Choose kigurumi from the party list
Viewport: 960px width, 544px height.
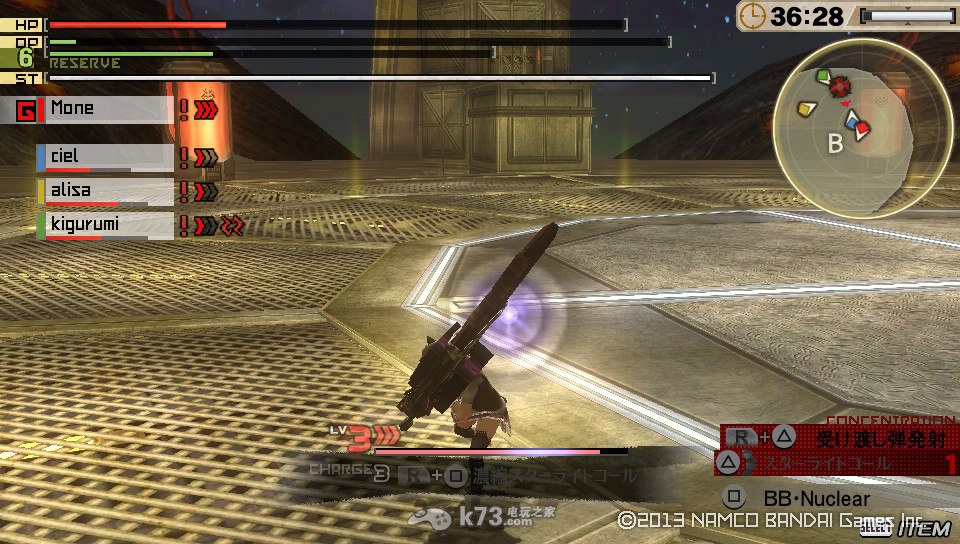106,225
